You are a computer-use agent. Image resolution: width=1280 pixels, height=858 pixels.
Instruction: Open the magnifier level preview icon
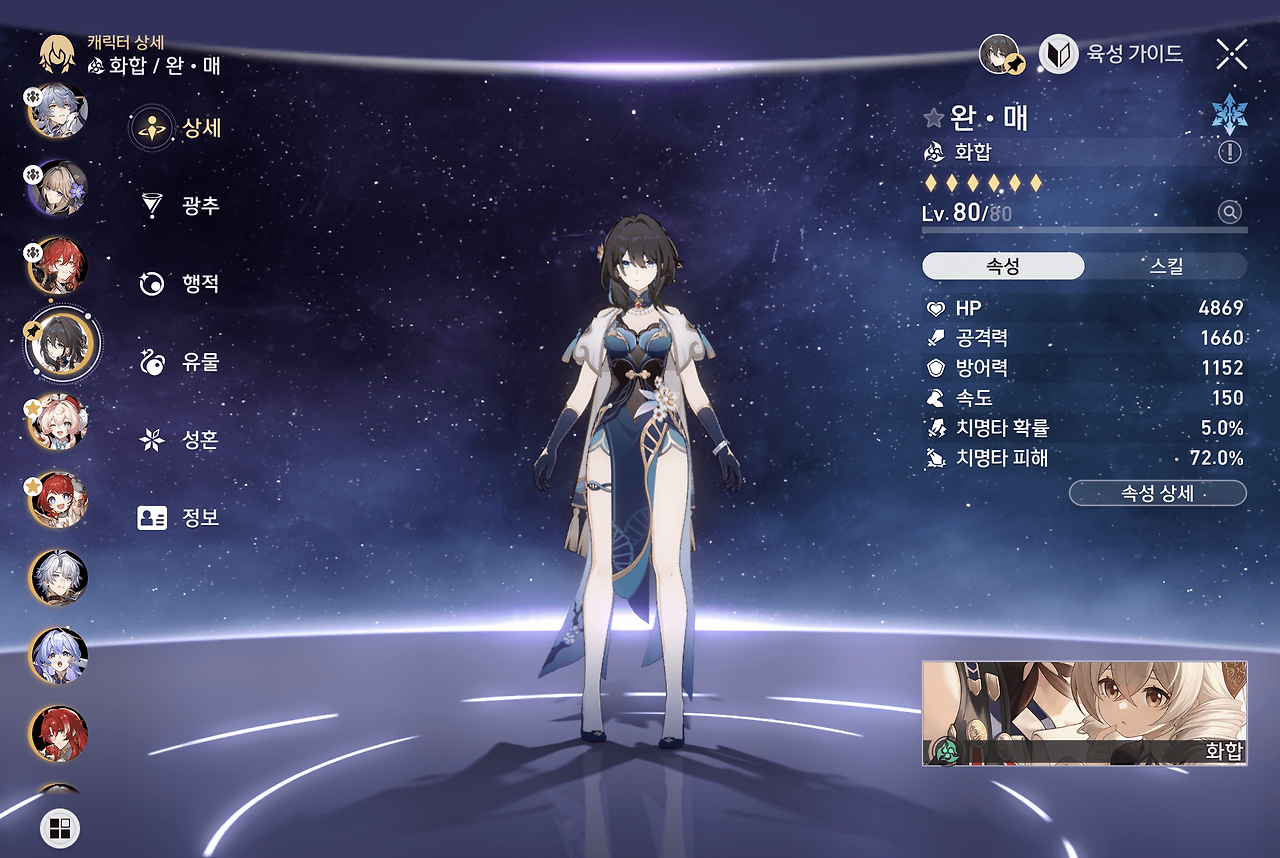pyautogui.click(x=1230, y=212)
